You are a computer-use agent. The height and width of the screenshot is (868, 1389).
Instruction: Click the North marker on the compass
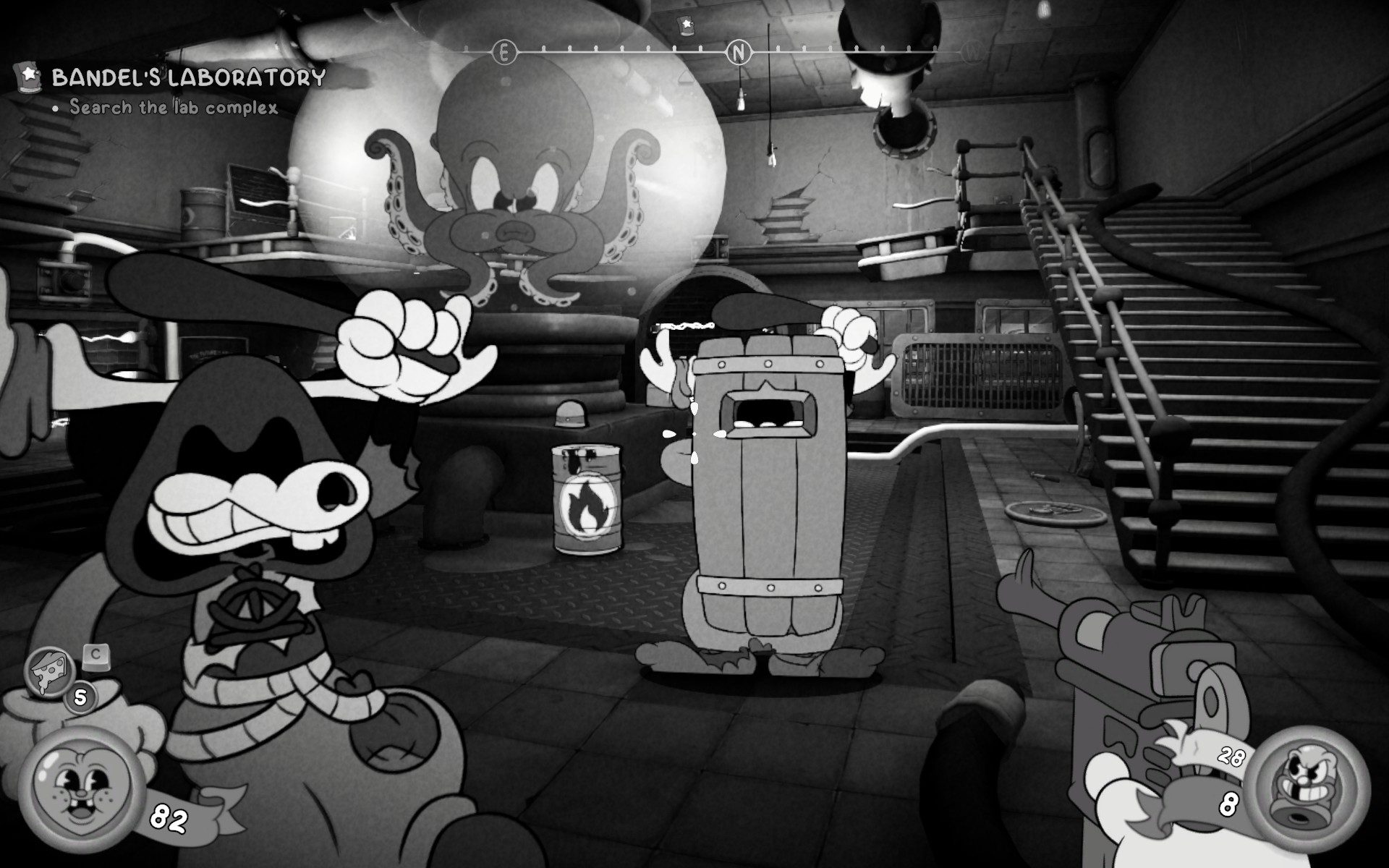(738, 52)
